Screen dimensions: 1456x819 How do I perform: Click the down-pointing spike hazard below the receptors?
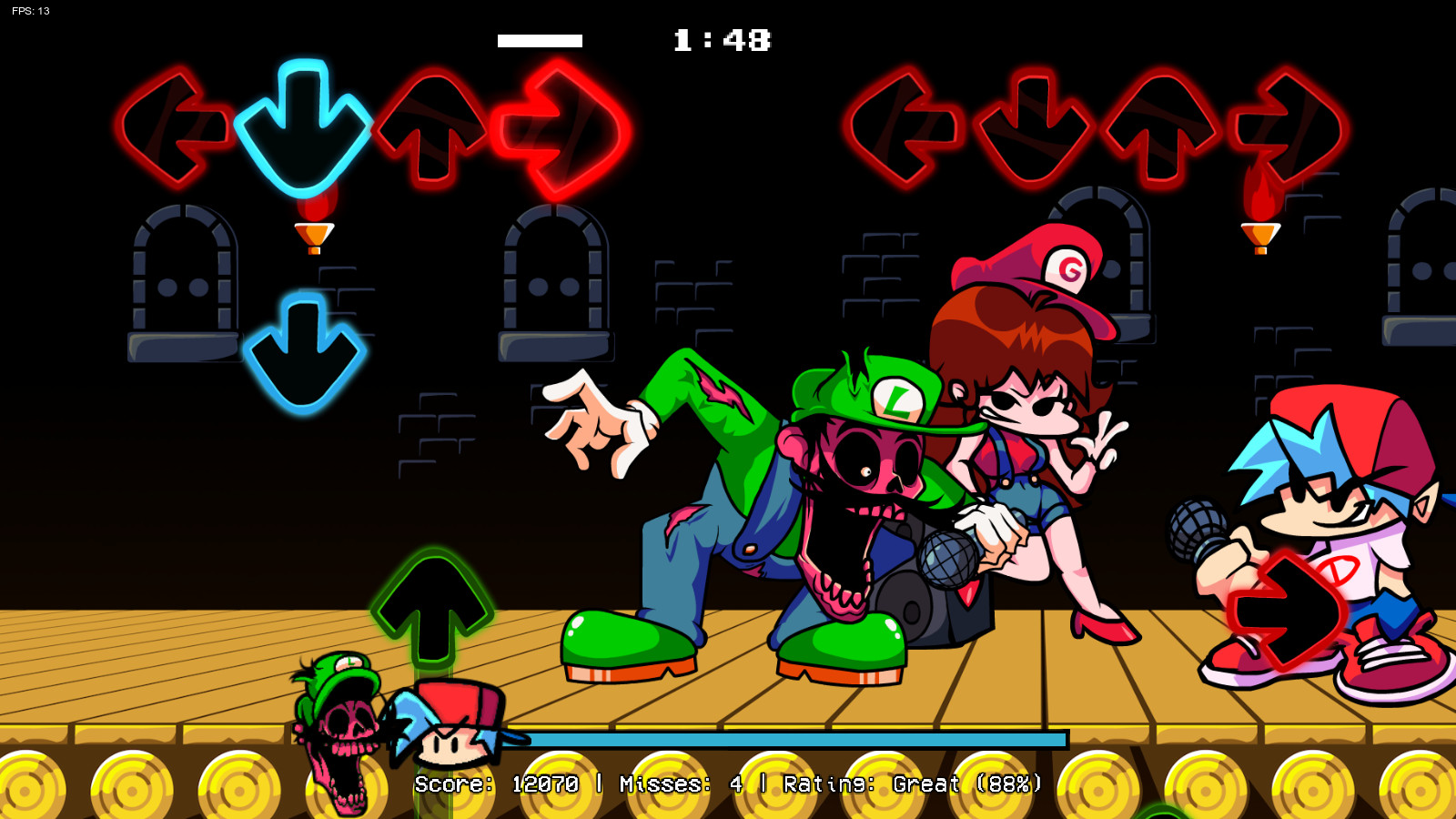pos(314,232)
